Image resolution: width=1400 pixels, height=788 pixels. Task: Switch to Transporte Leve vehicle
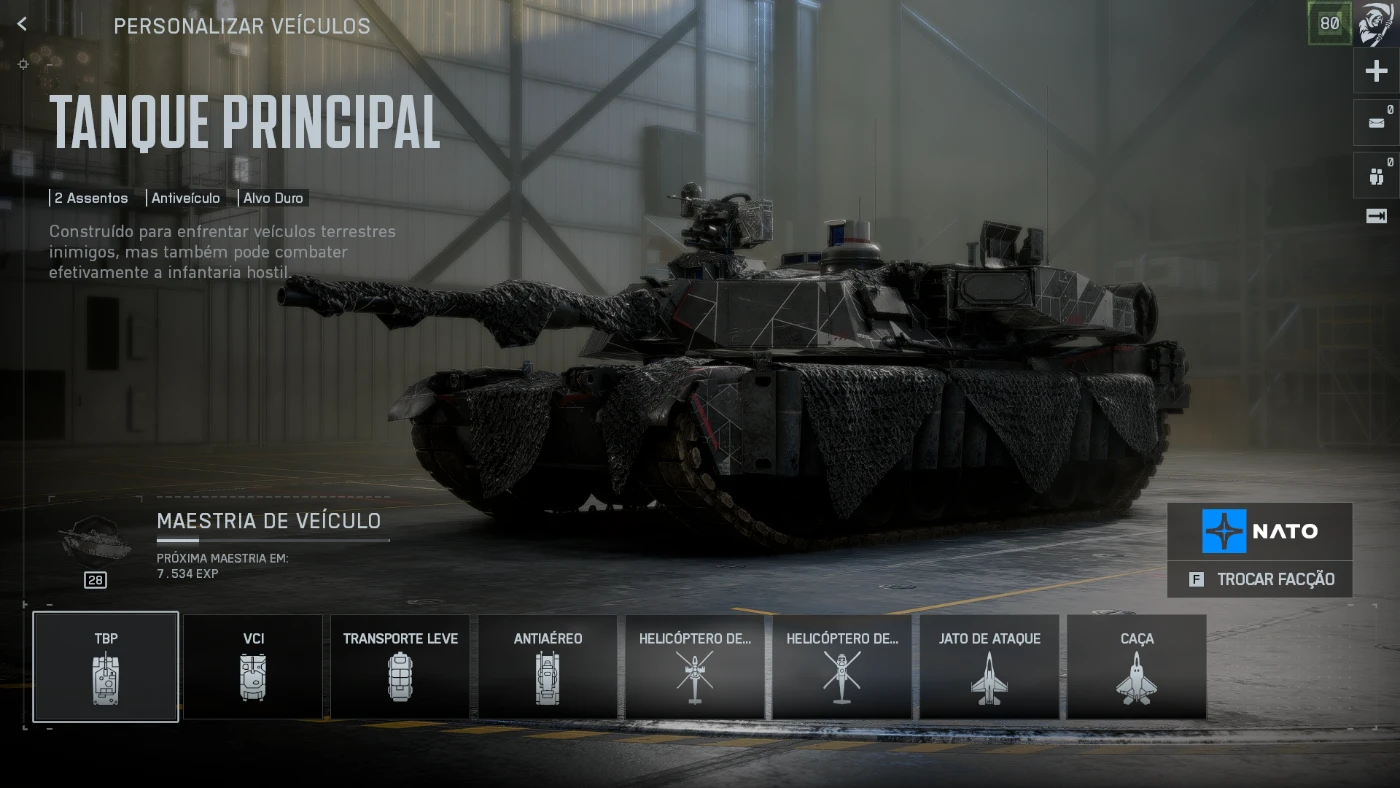400,666
